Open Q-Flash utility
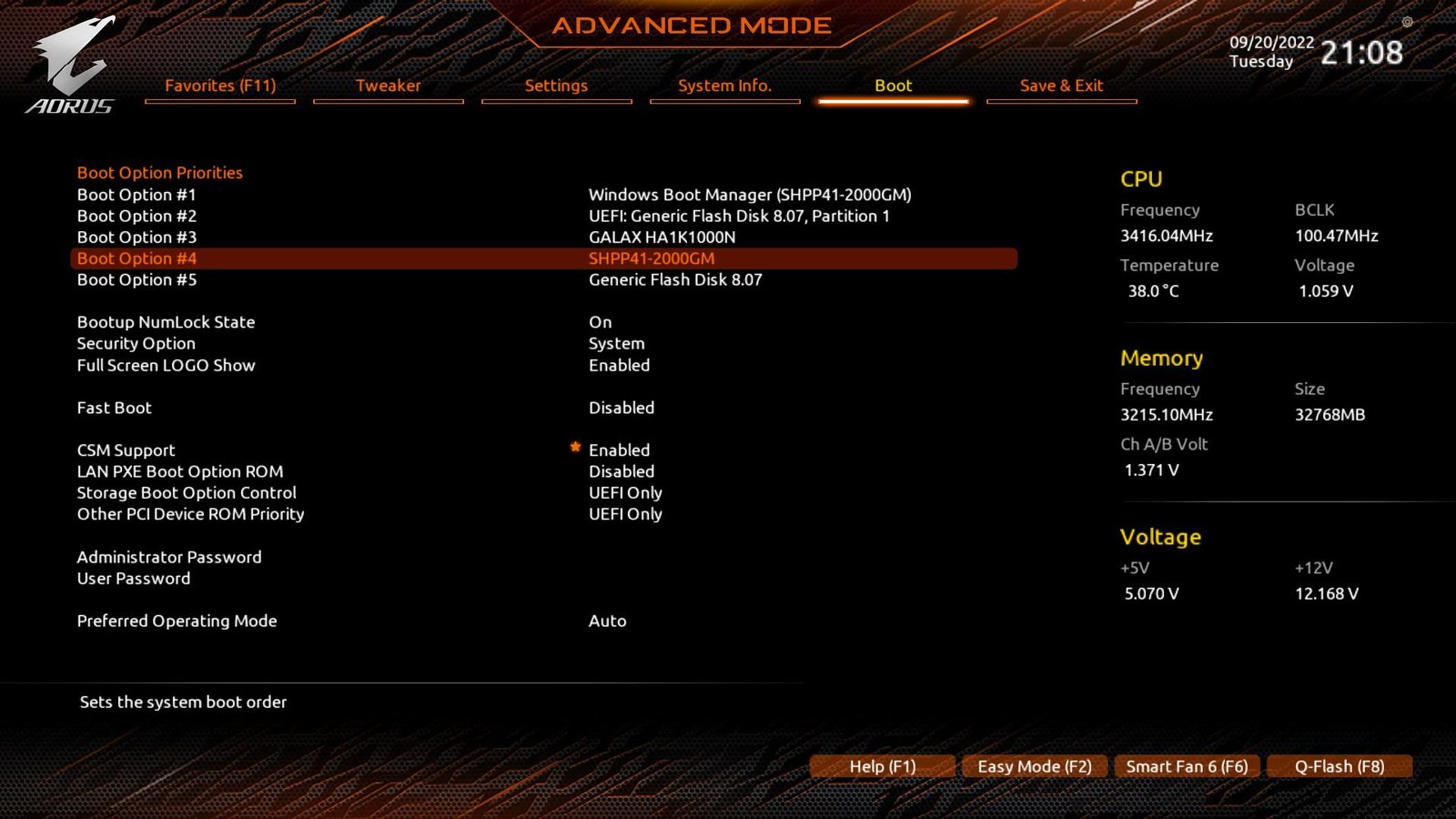The image size is (1456, 819). 1340,765
